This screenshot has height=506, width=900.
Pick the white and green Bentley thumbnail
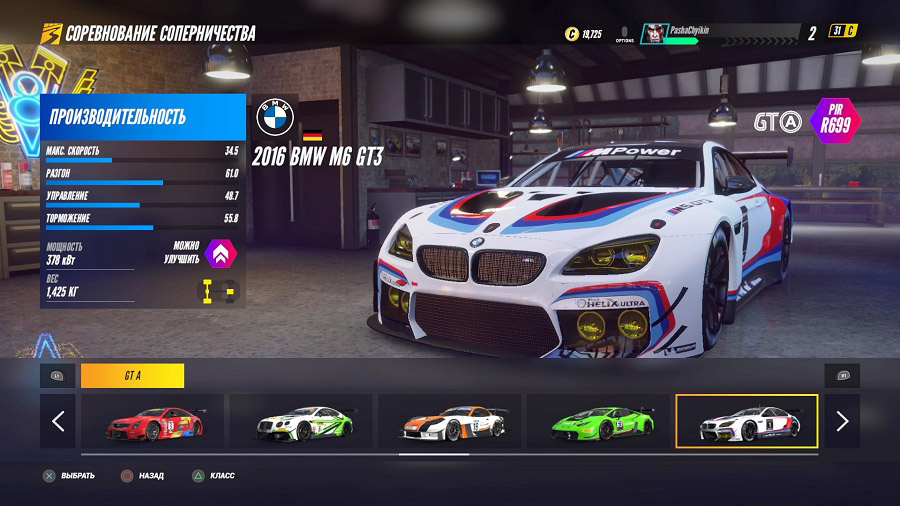pos(301,421)
